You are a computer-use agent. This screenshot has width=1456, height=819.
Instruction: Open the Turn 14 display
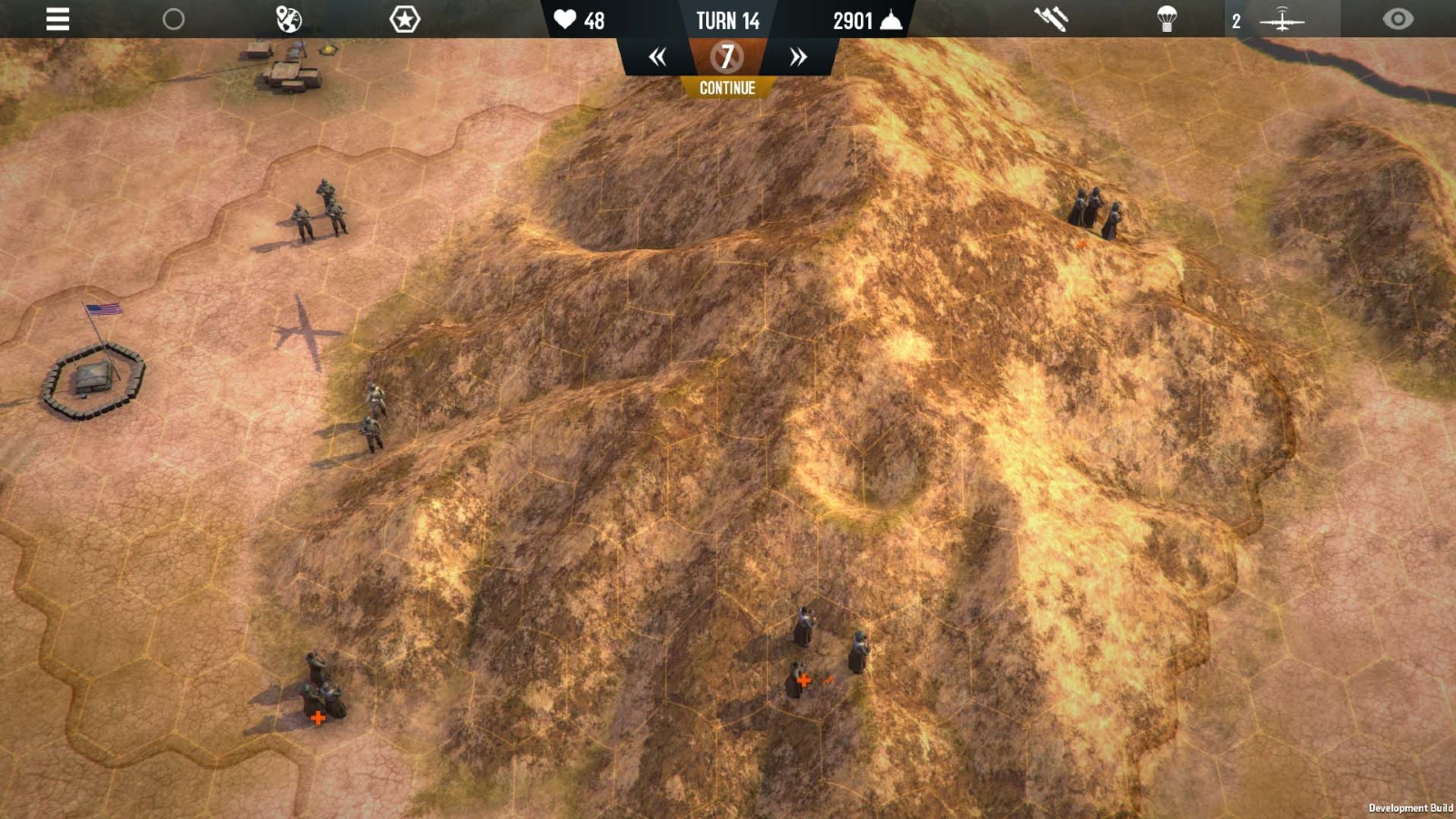[727, 21]
